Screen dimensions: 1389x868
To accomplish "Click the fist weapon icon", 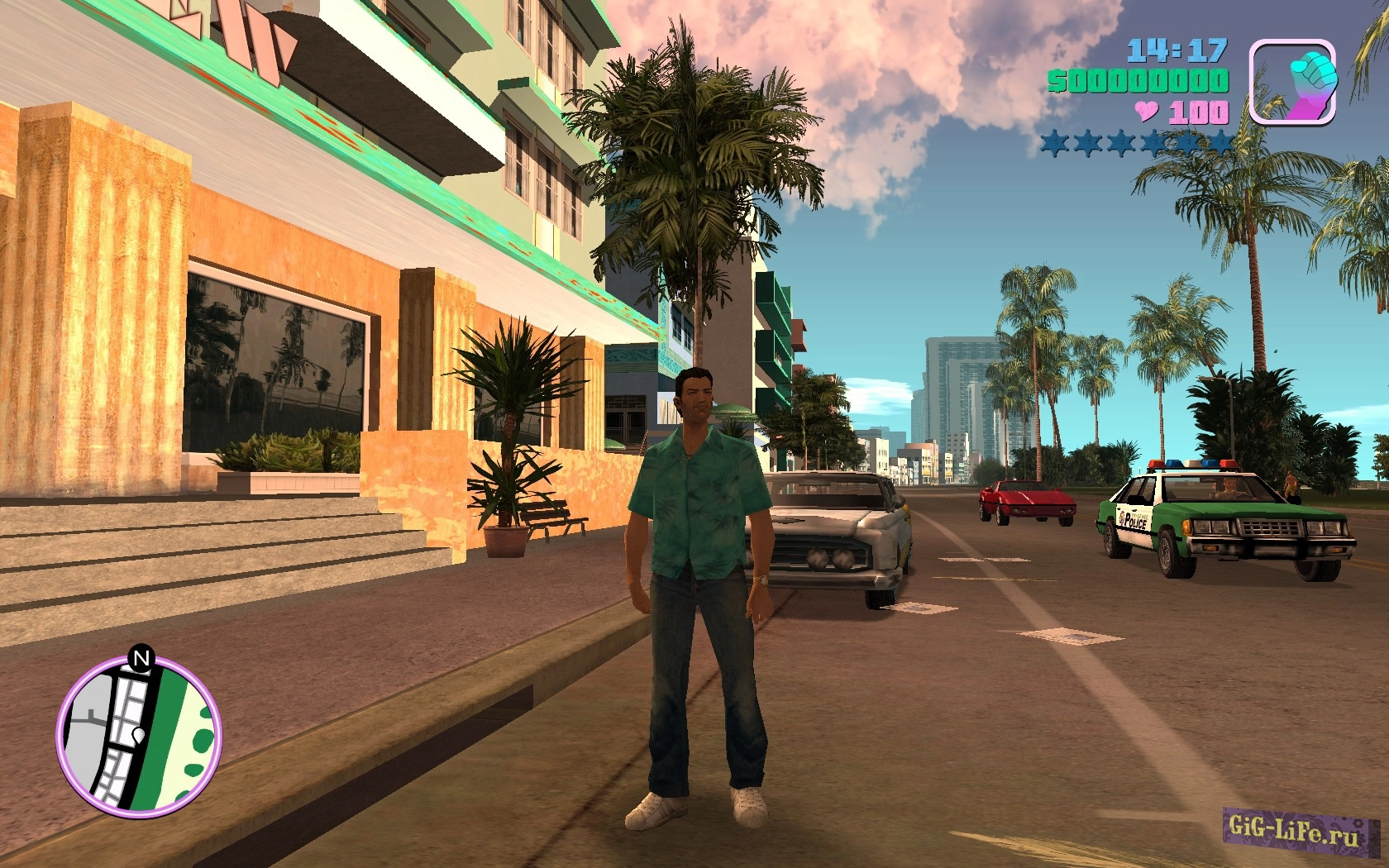I will [x=1292, y=82].
